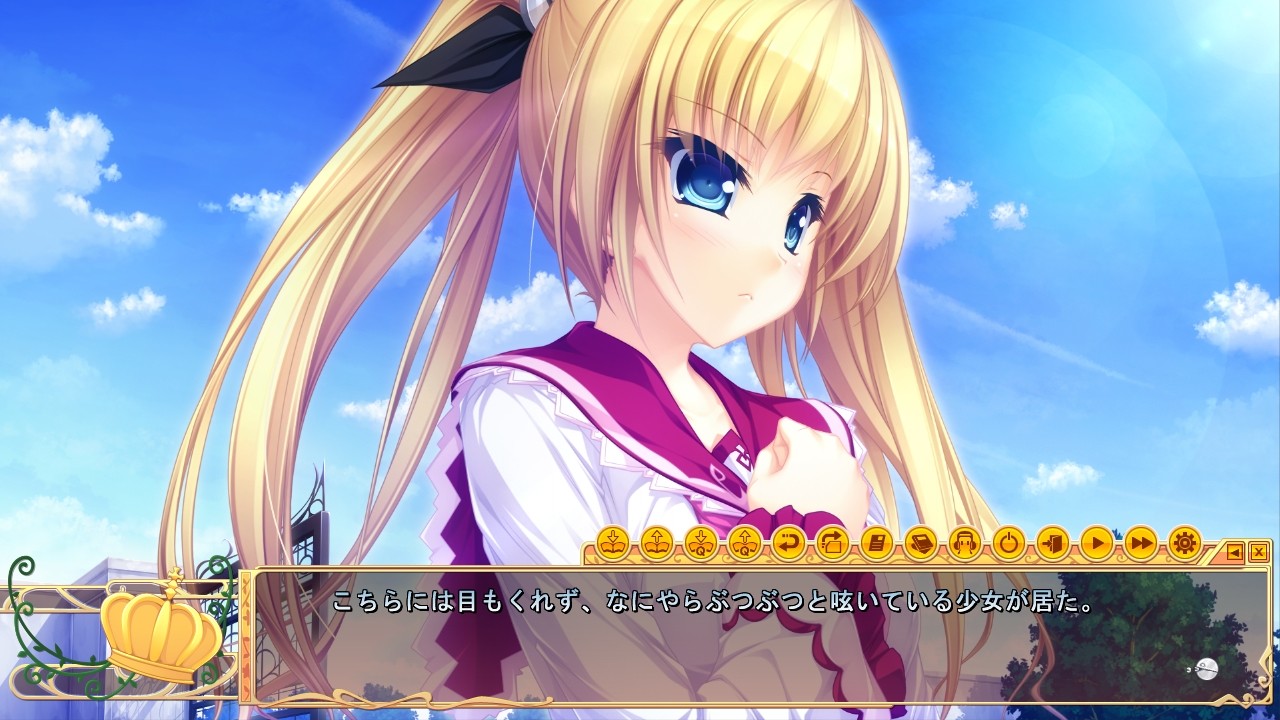This screenshot has width=1280, height=720.
Task: Quick load with the up-arrow Q icon
Action: (744, 544)
